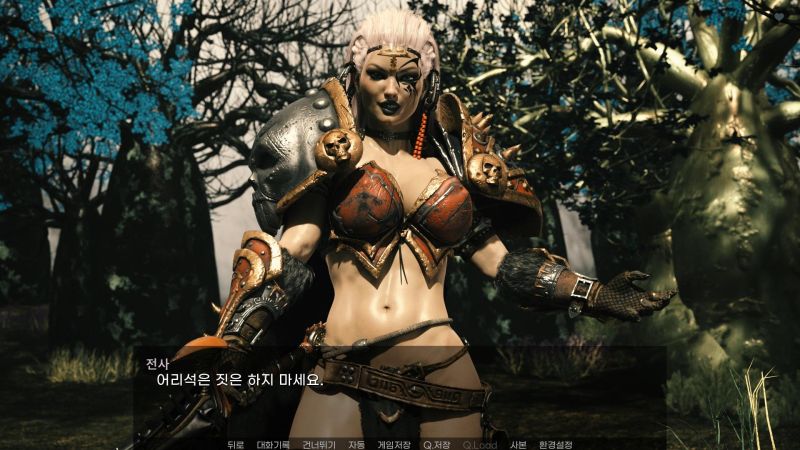
Task: Click the heart icon in the corner
Action: point(780,17)
